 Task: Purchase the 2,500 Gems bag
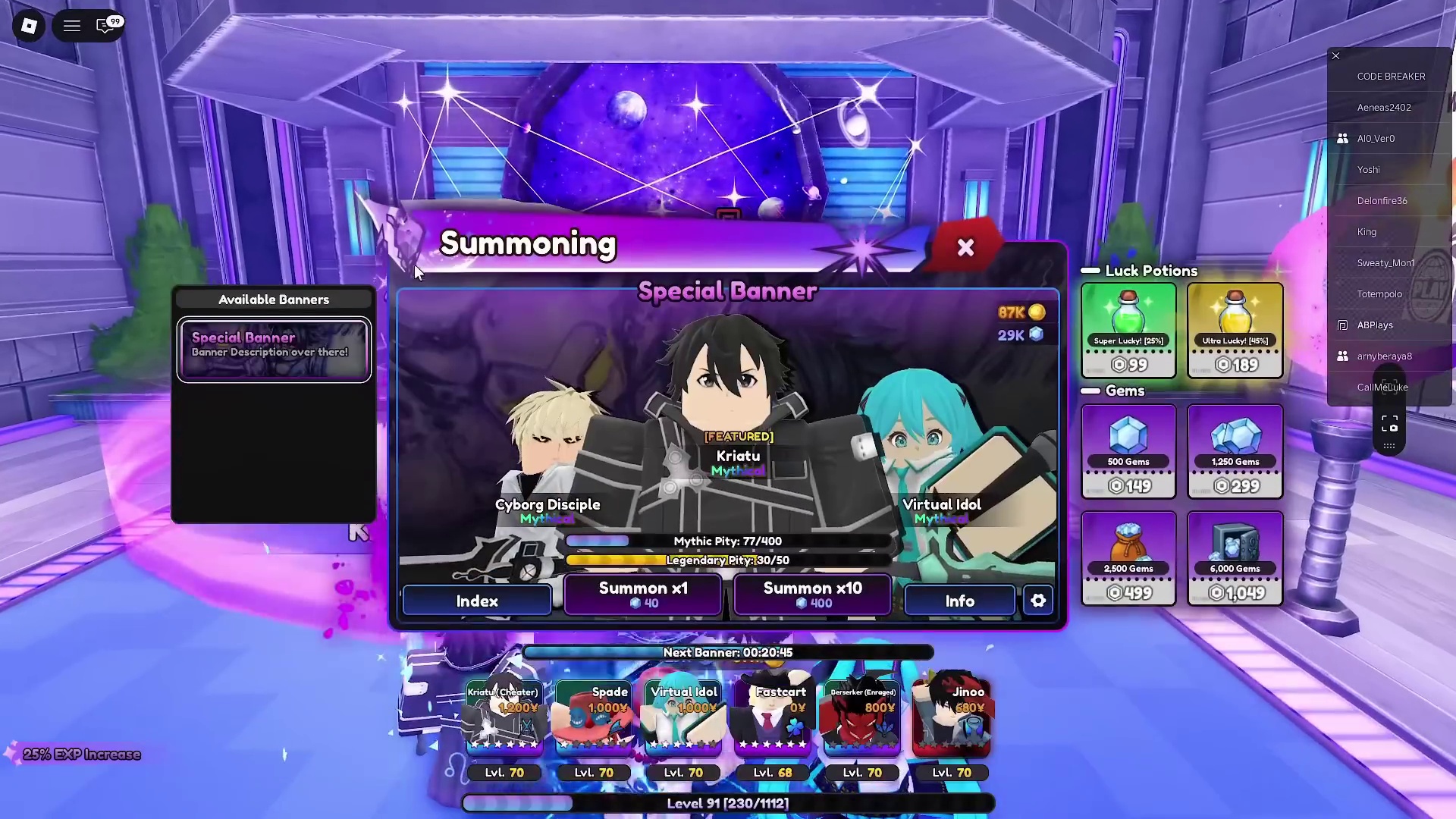pyautogui.click(x=1128, y=559)
